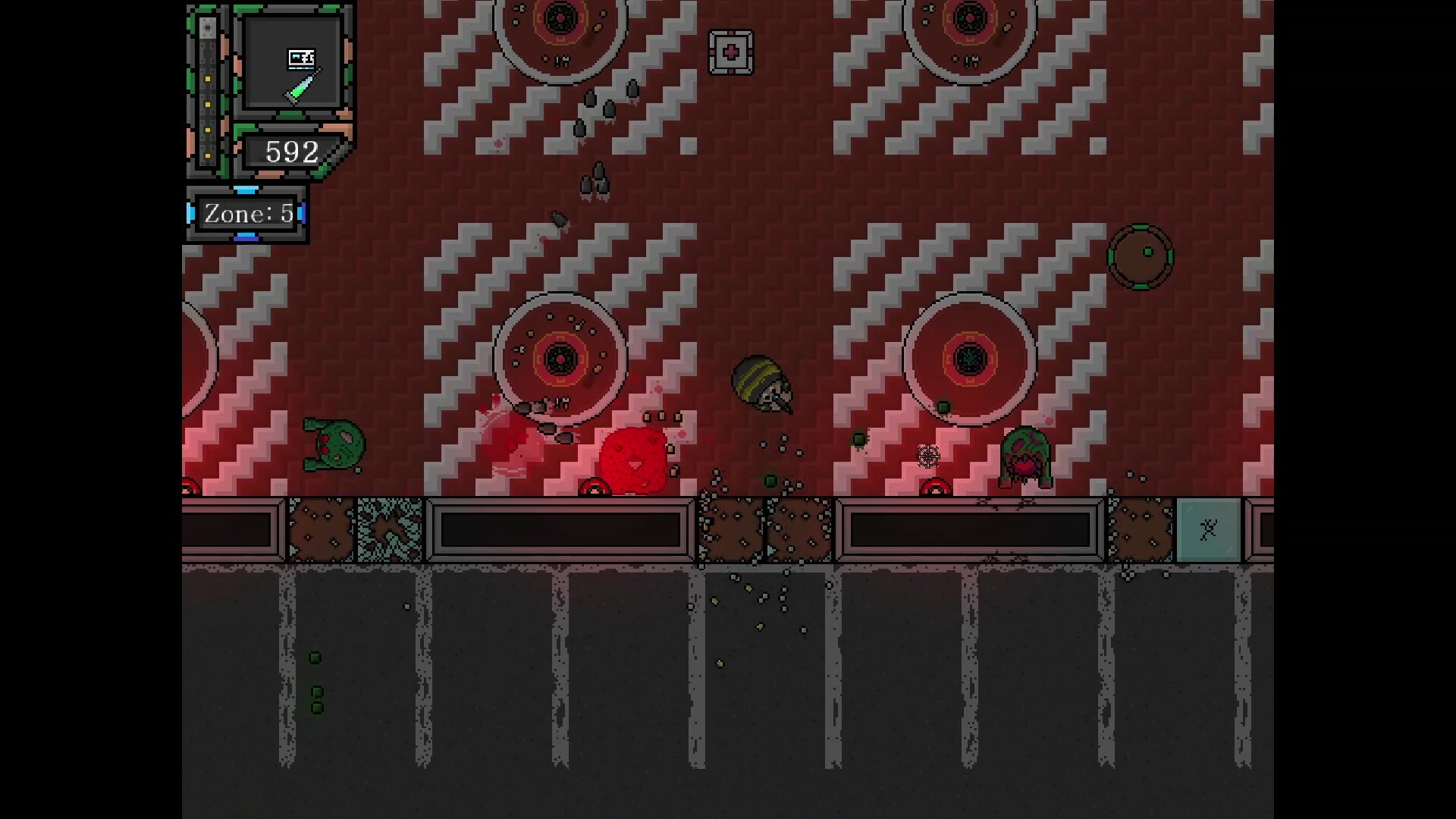Click the brown circular mine with green markers
This screenshot has width=1456, height=819.
pos(1140,256)
